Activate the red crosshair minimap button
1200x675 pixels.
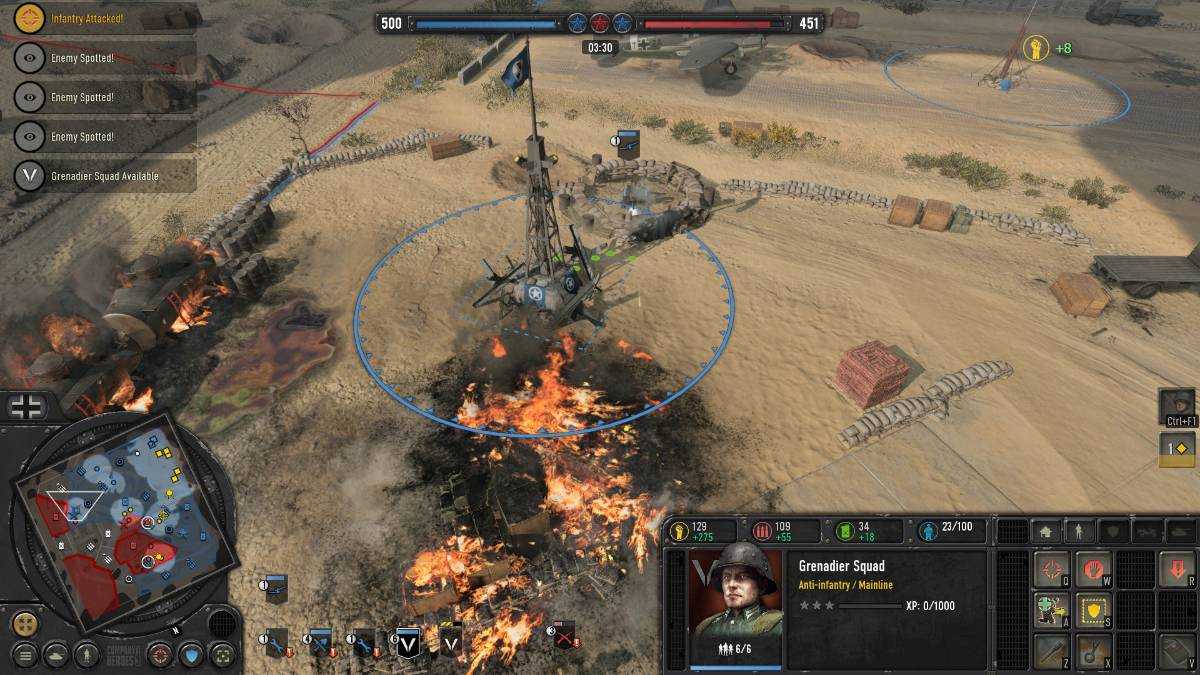(x=159, y=655)
